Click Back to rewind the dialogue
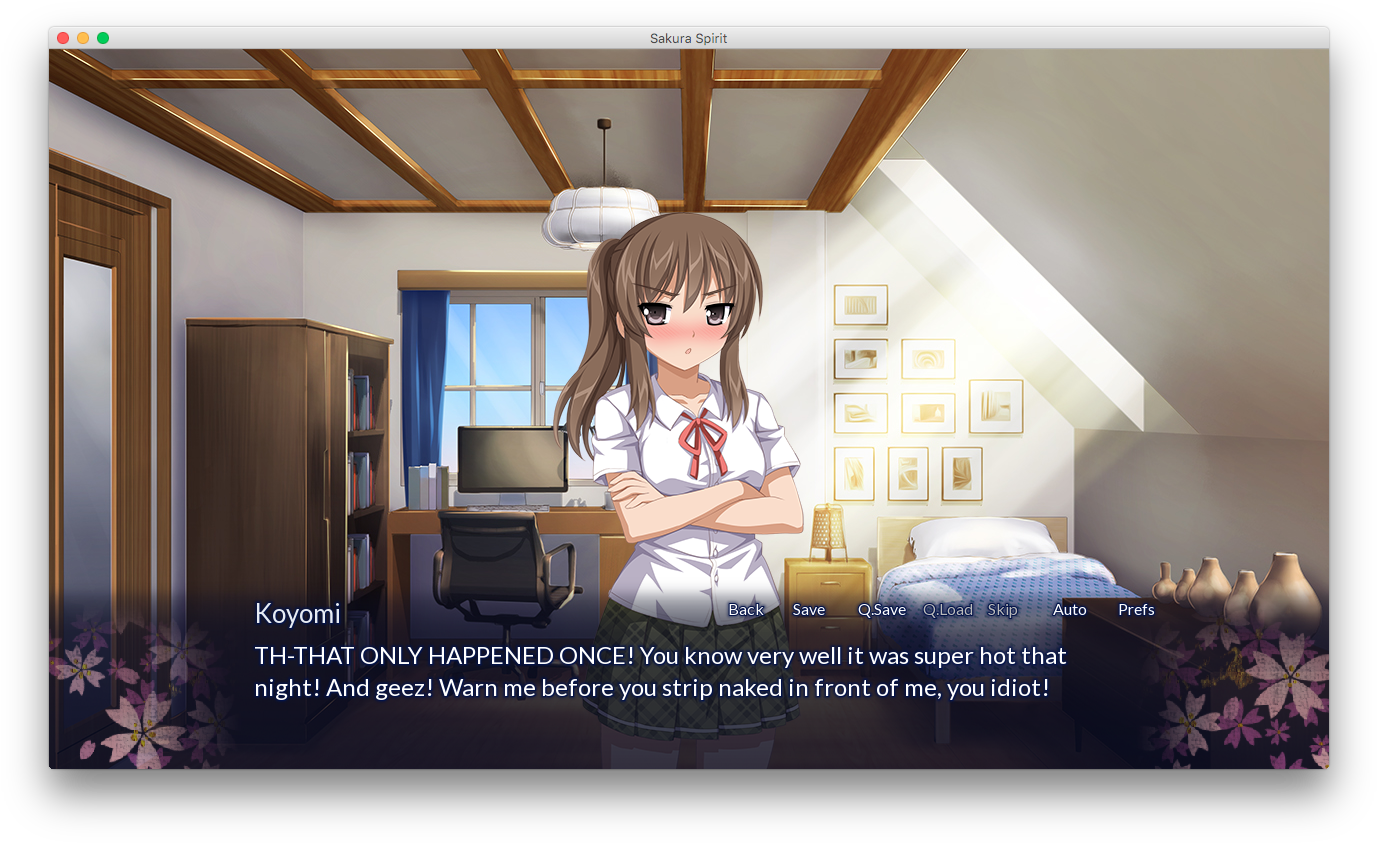Screen dimensions: 1377x843 click(745, 609)
